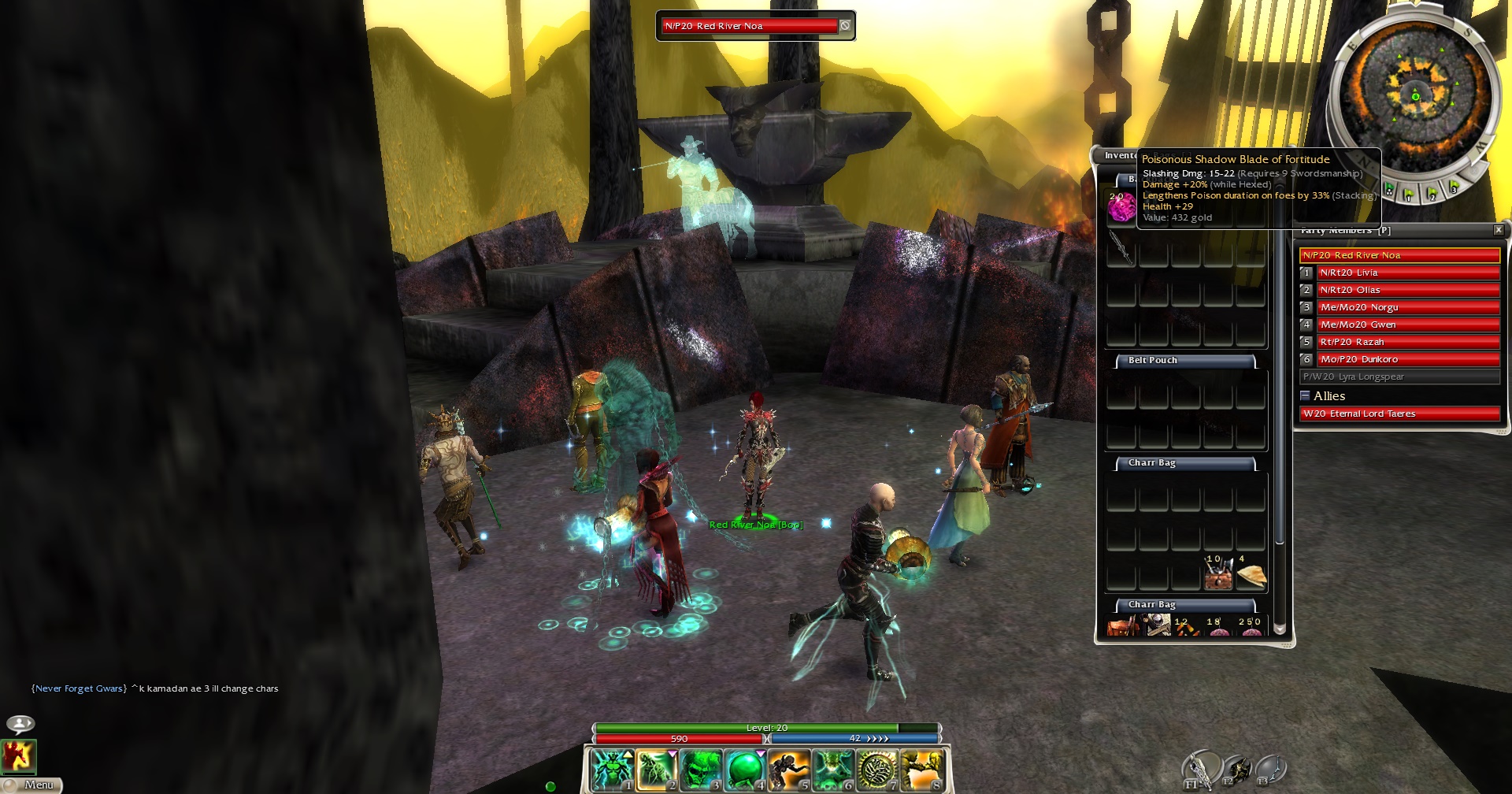Trigger skill 1 with the green lightning figure

coord(612,769)
